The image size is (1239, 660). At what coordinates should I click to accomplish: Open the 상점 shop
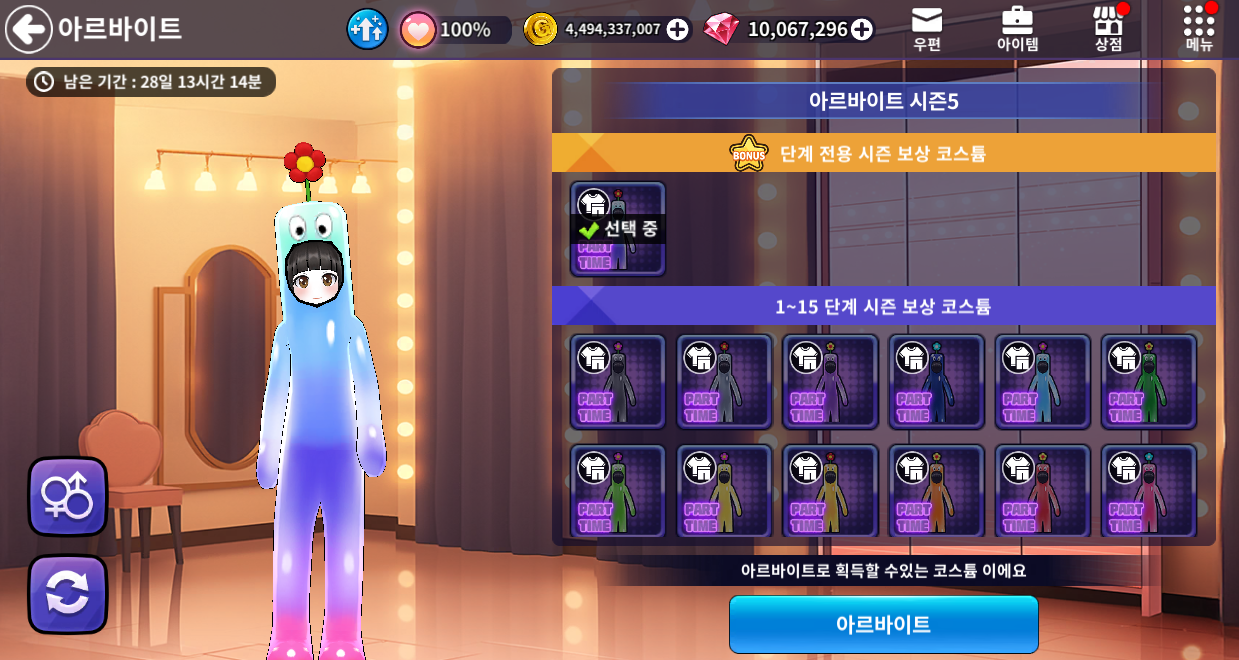pyautogui.click(x=1108, y=29)
